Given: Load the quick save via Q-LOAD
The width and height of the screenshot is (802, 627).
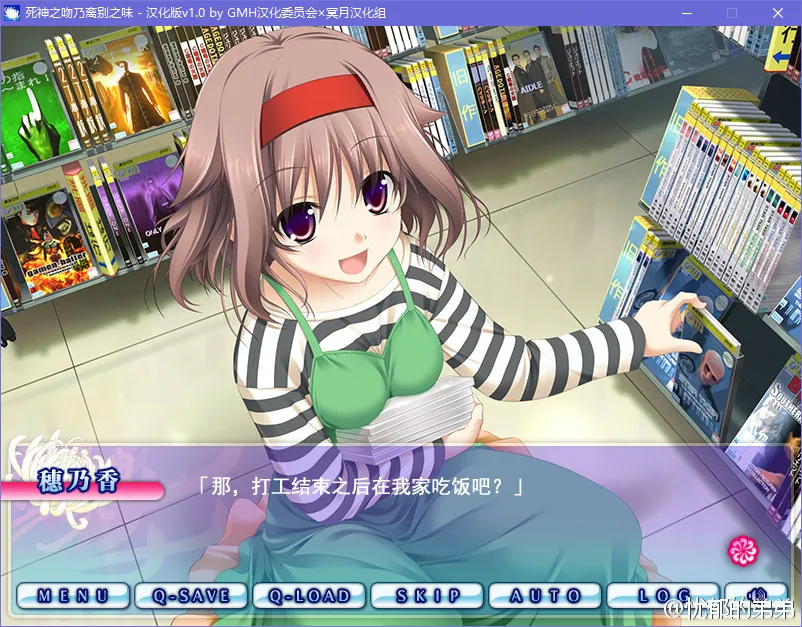Looking at the screenshot, I should 309,596.
